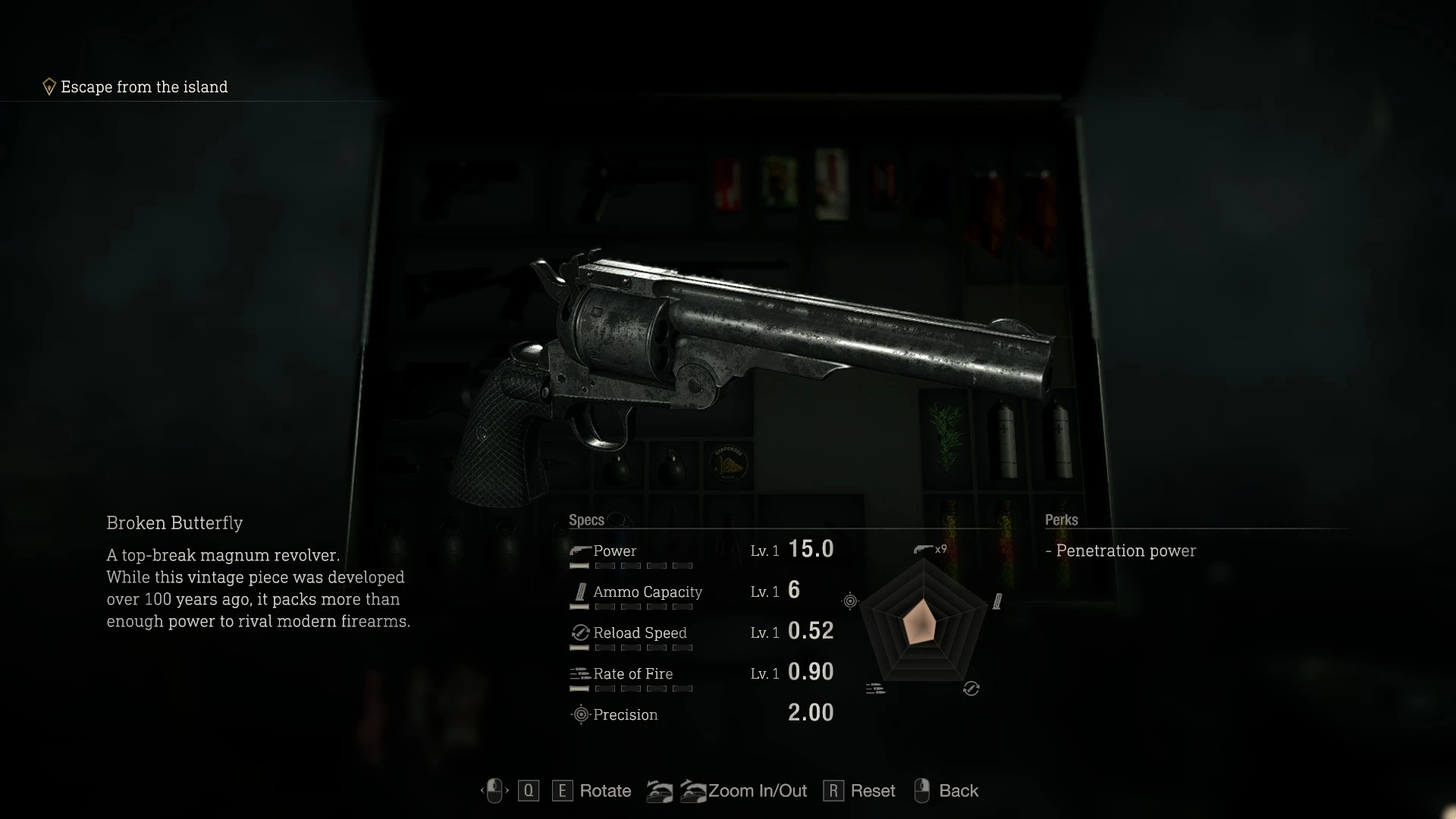Select the Escape from the island objective tracker
Screen dimensions: 1456x819
point(143,87)
